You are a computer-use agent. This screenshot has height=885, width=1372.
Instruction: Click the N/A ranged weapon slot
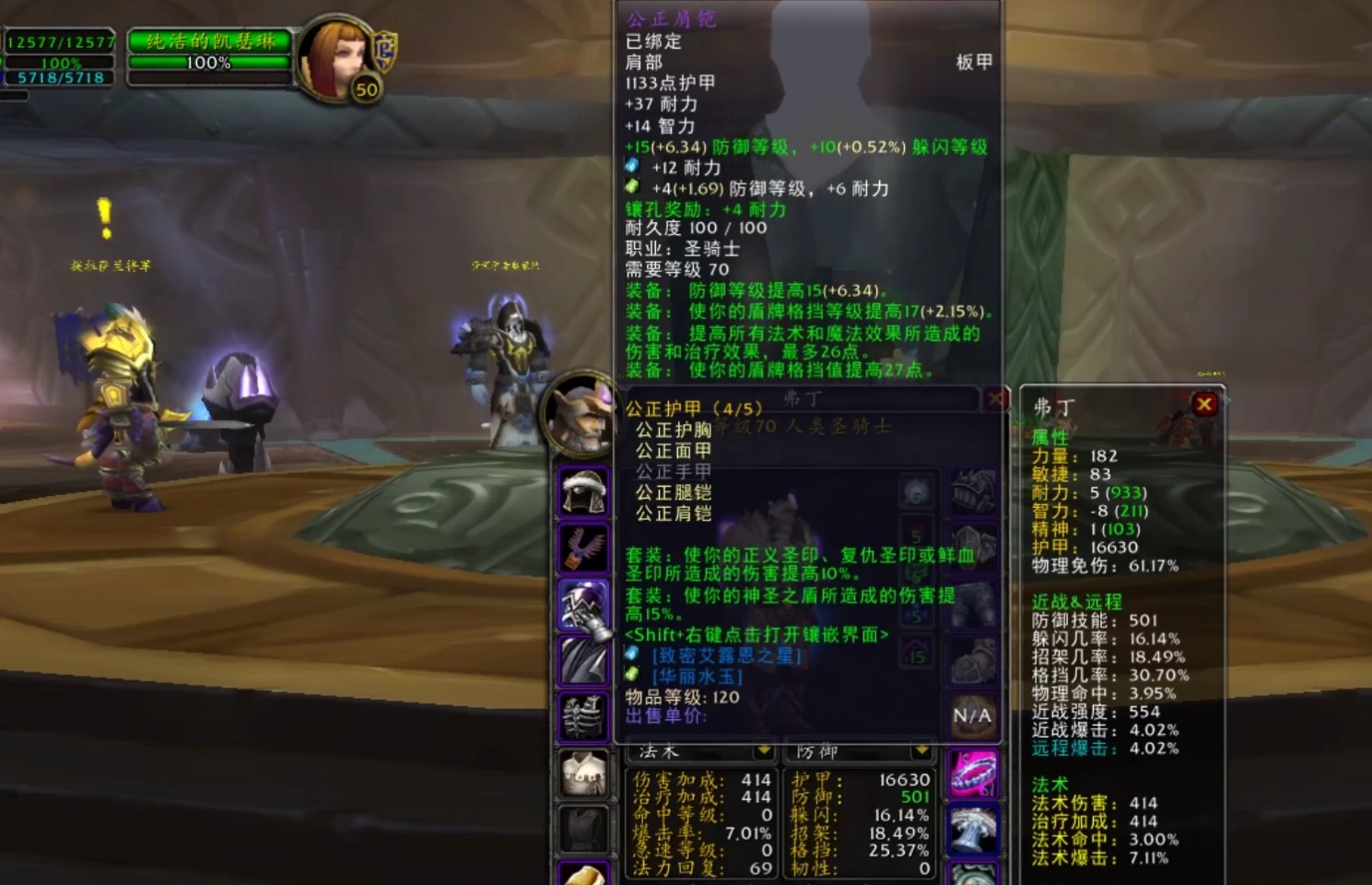coord(973,715)
